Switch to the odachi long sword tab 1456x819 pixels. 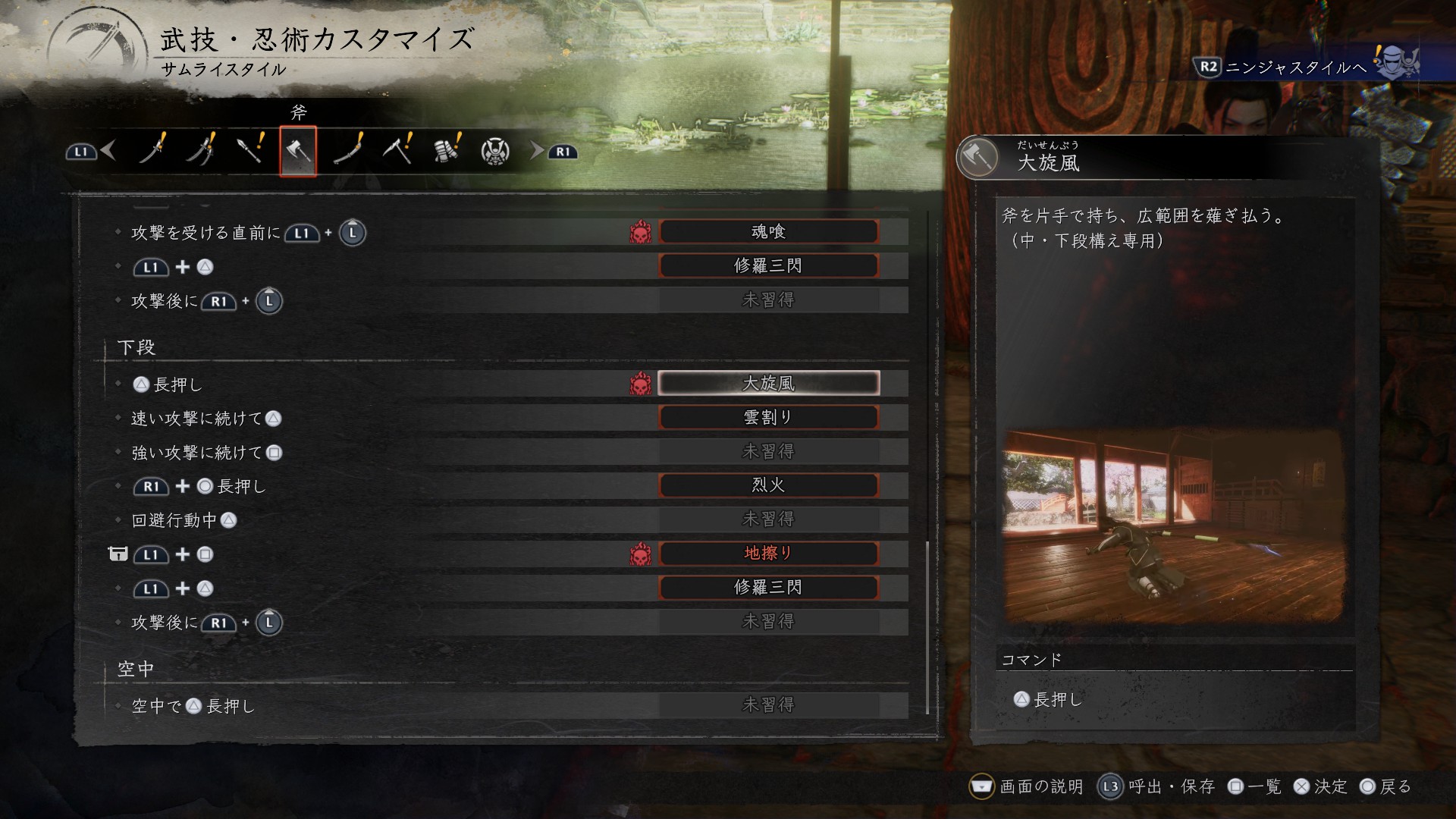point(348,150)
